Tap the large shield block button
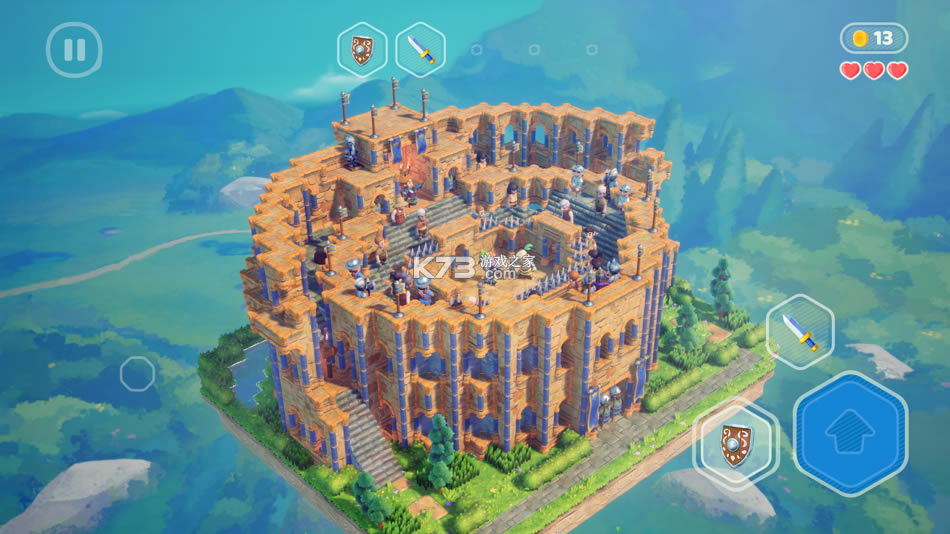Image resolution: width=950 pixels, height=534 pixels. point(736,444)
